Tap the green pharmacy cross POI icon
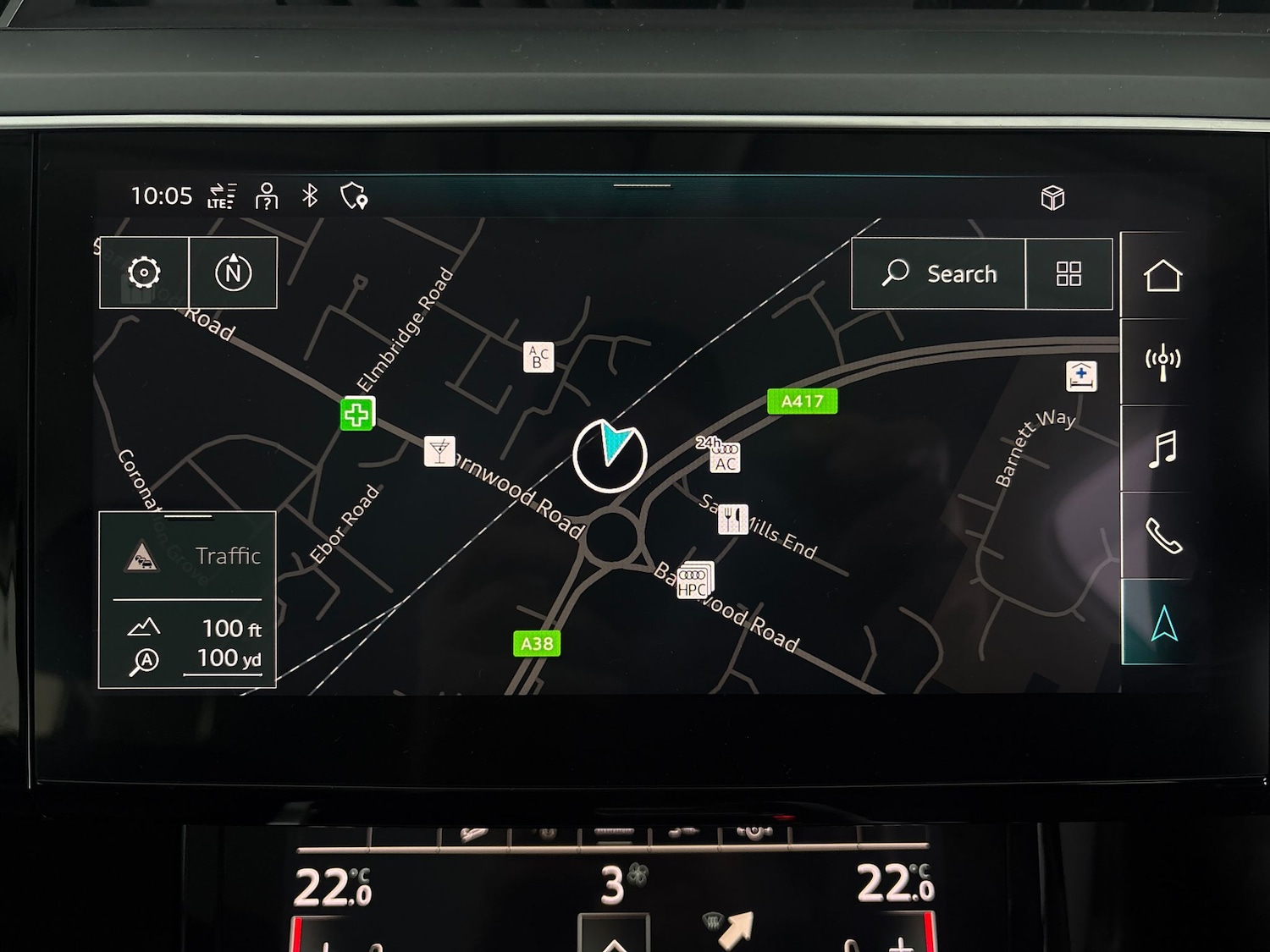The width and height of the screenshot is (1270, 952). click(x=356, y=415)
